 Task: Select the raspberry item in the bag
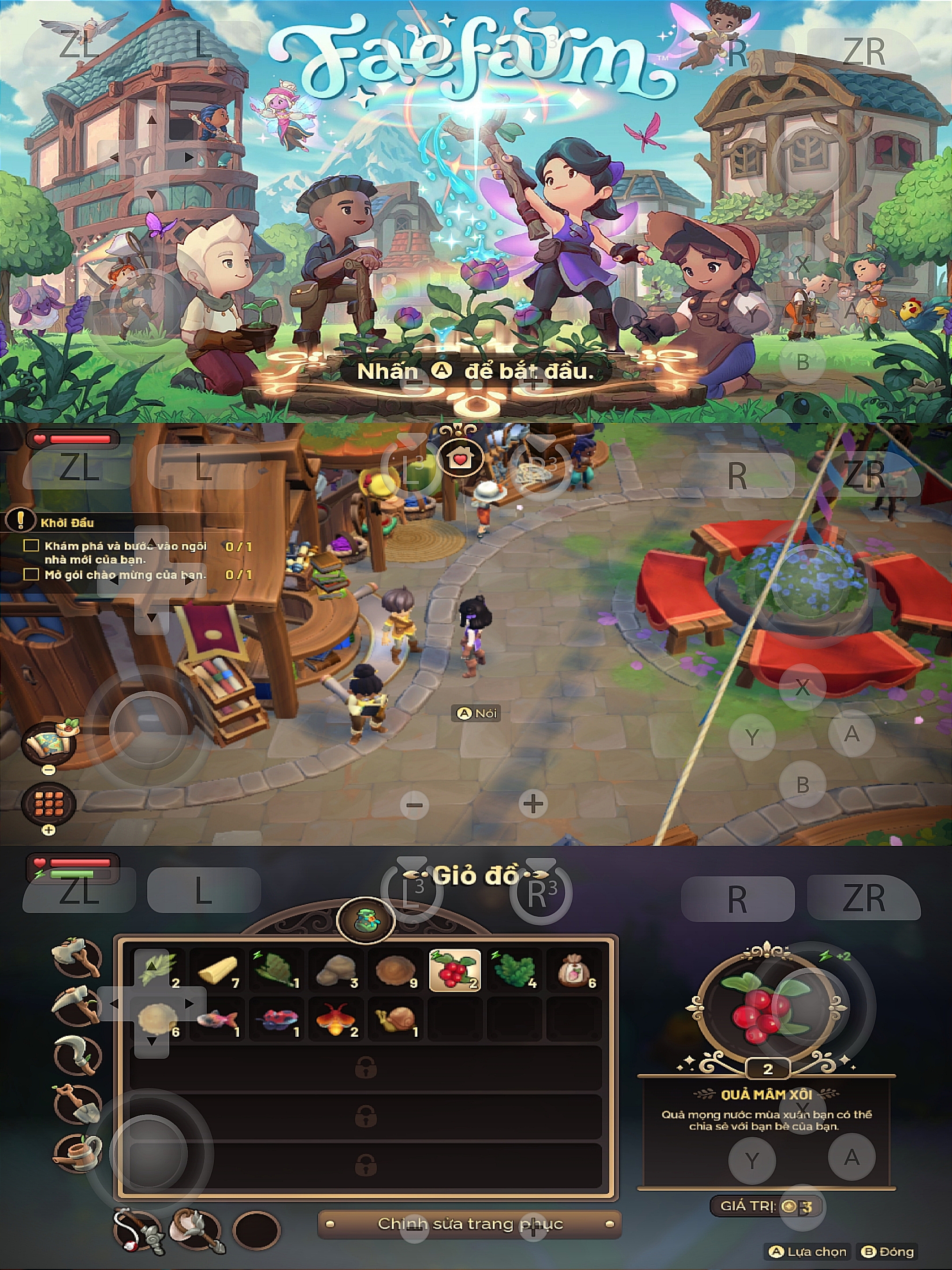[x=454, y=970]
